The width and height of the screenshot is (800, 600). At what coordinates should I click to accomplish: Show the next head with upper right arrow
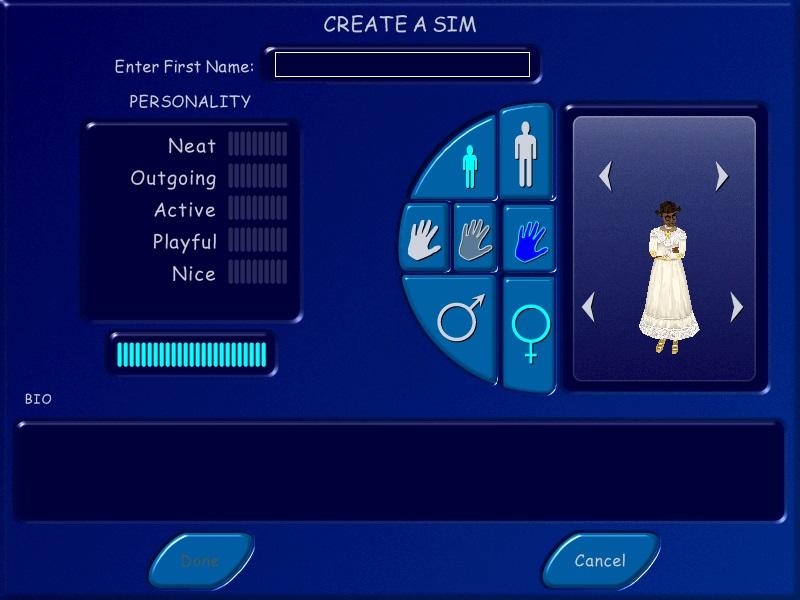pos(722,177)
